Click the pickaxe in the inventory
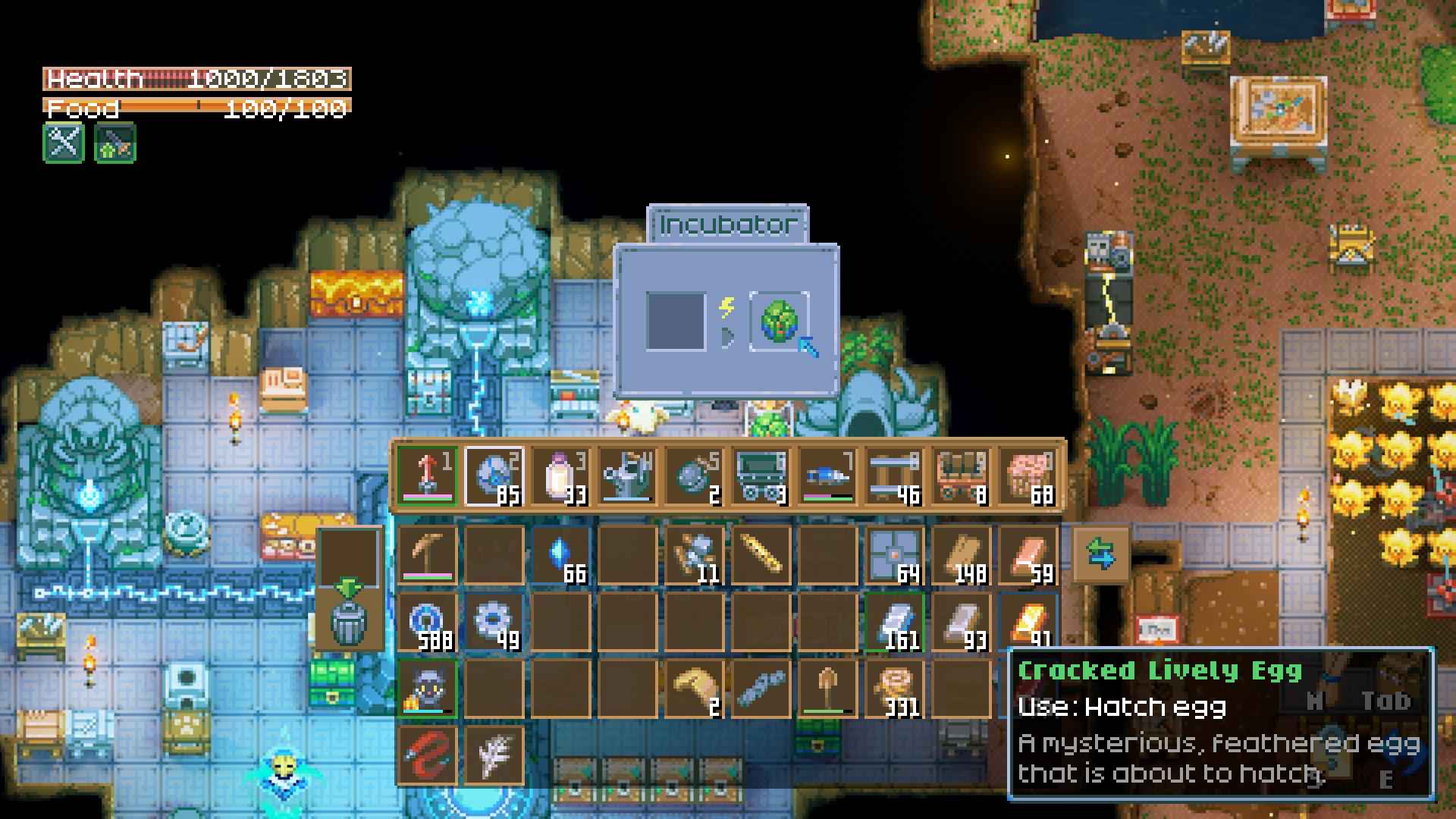 coord(427,555)
